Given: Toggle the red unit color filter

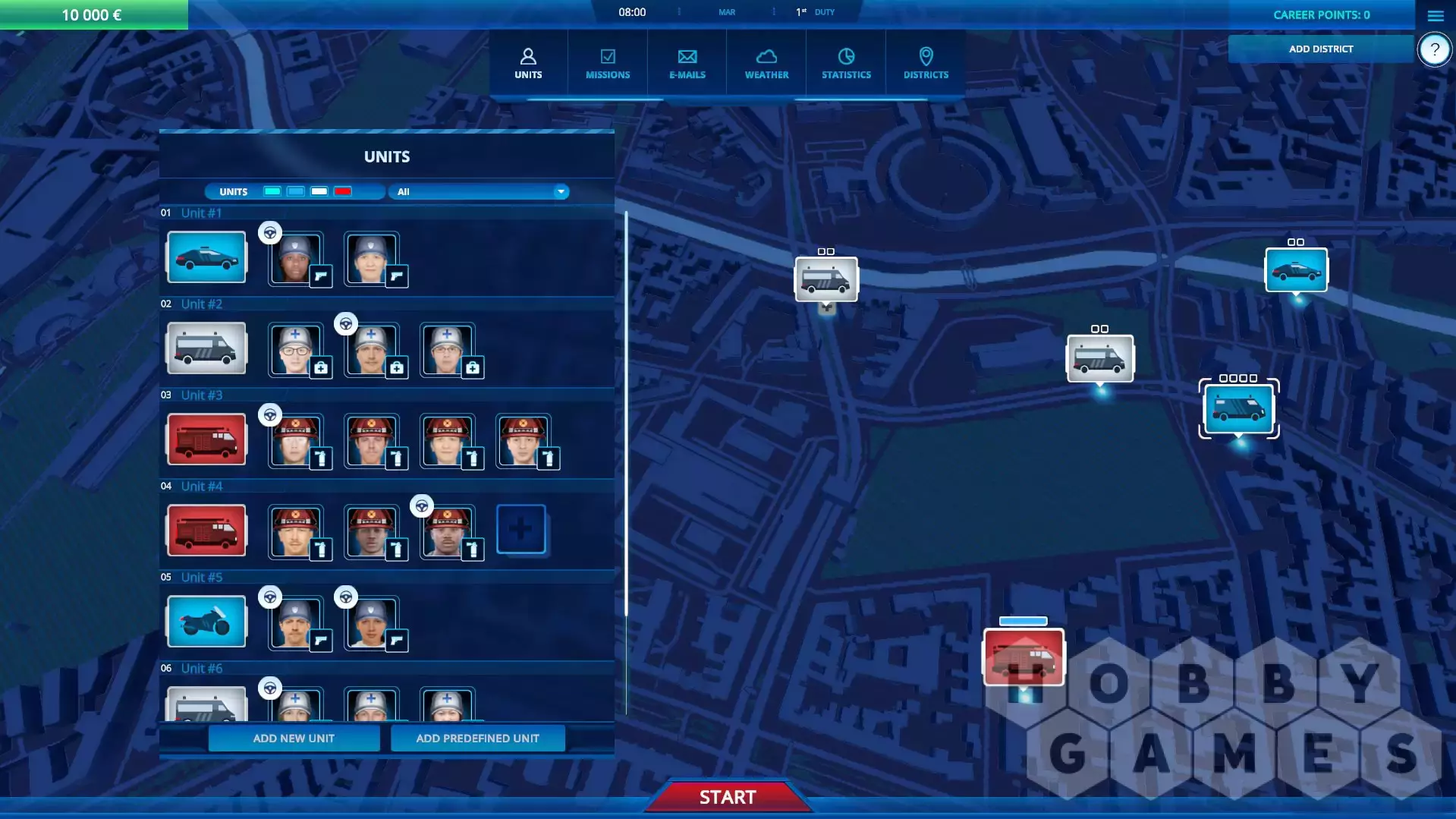Looking at the screenshot, I should tap(343, 191).
